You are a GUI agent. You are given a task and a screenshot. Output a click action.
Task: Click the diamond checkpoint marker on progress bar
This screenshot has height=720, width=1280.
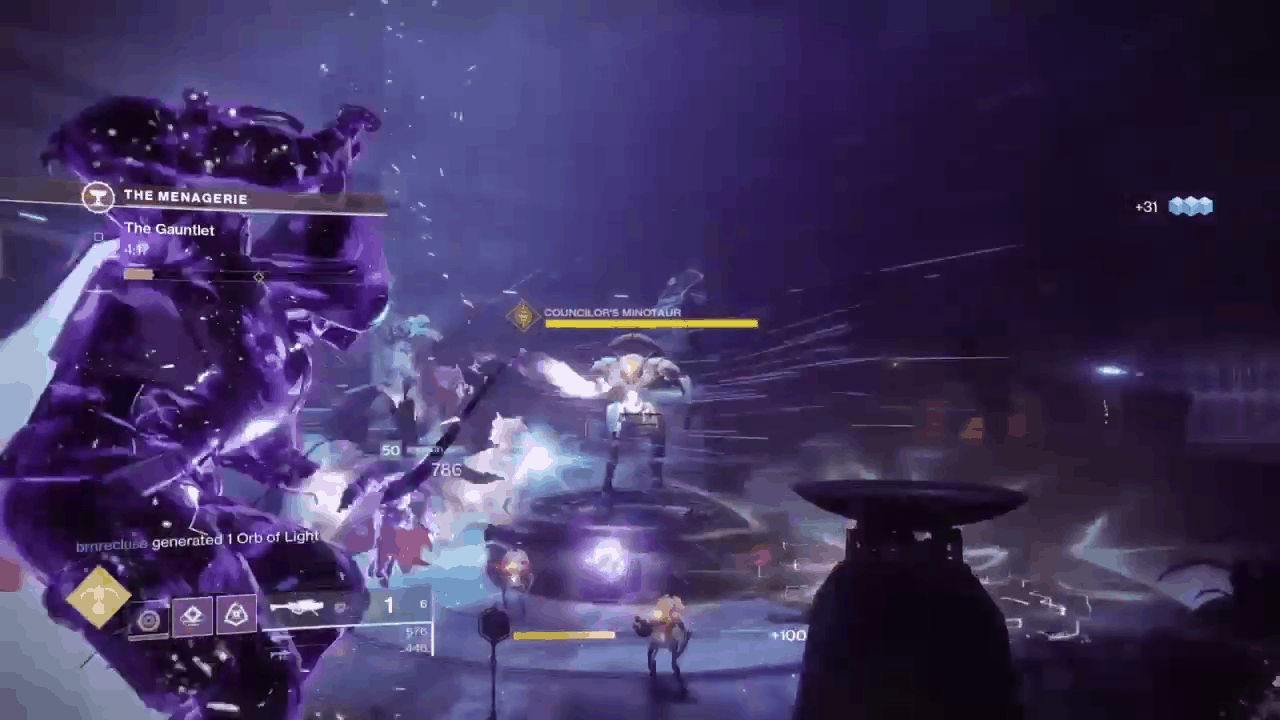pyautogui.click(x=259, y=277)
